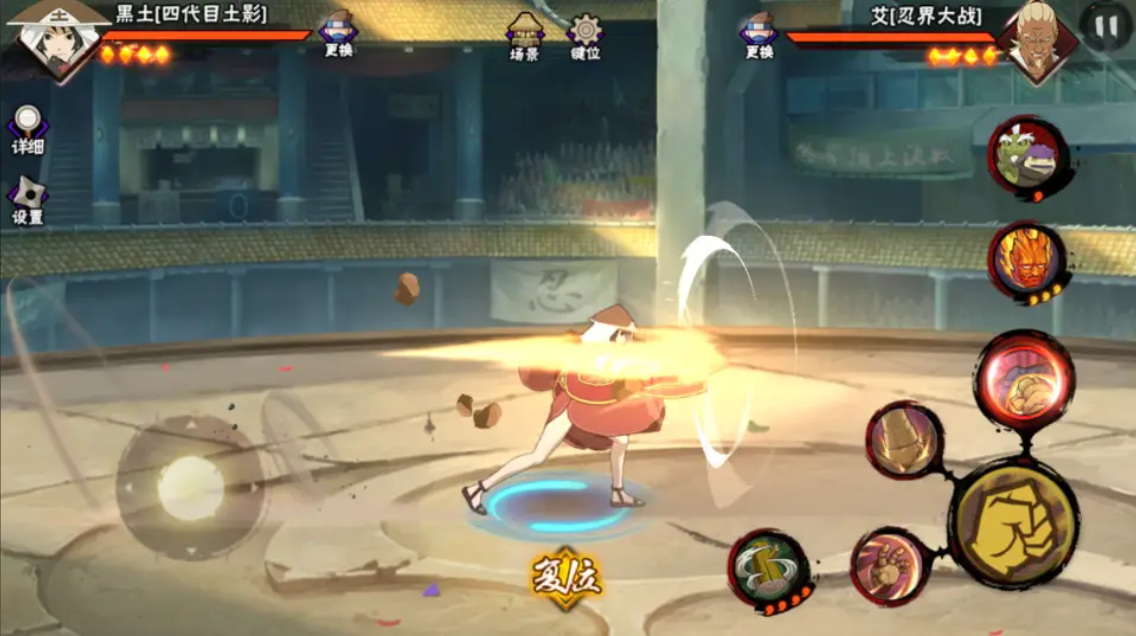Pause the match with the pause button
This screenshot has height=636, width=1136.
(1105, 25)
